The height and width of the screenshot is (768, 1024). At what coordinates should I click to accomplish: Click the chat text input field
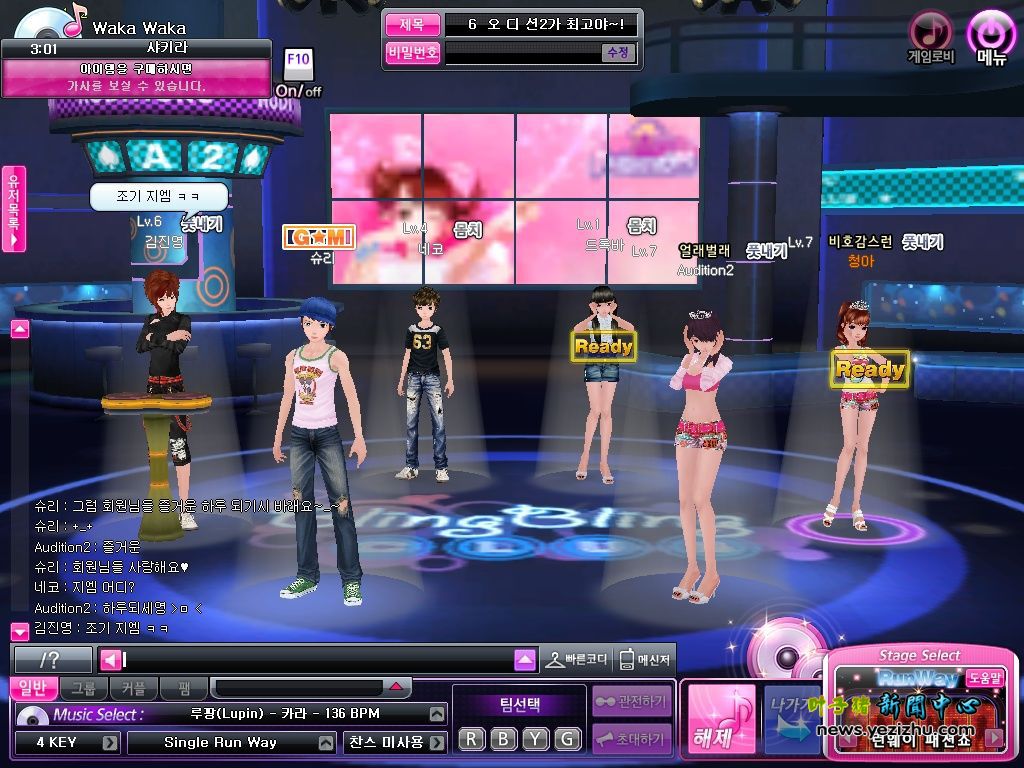[x=318, y=660]
